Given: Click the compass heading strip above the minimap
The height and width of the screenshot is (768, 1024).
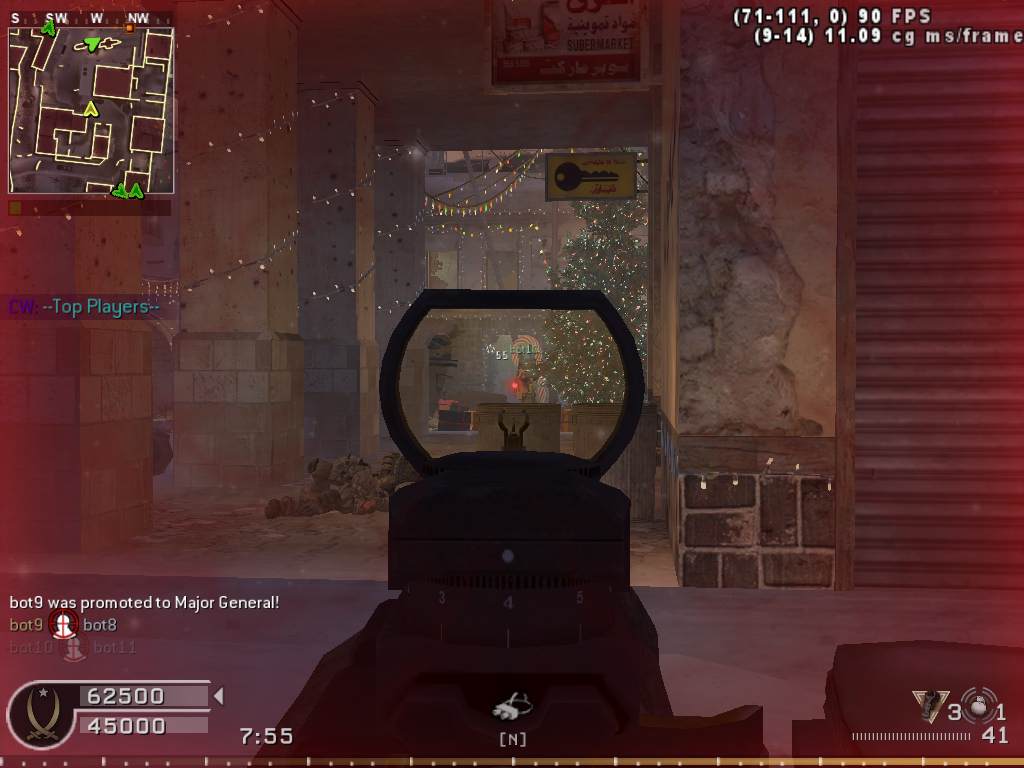Looking at the screenshot, I should [91, 18].
